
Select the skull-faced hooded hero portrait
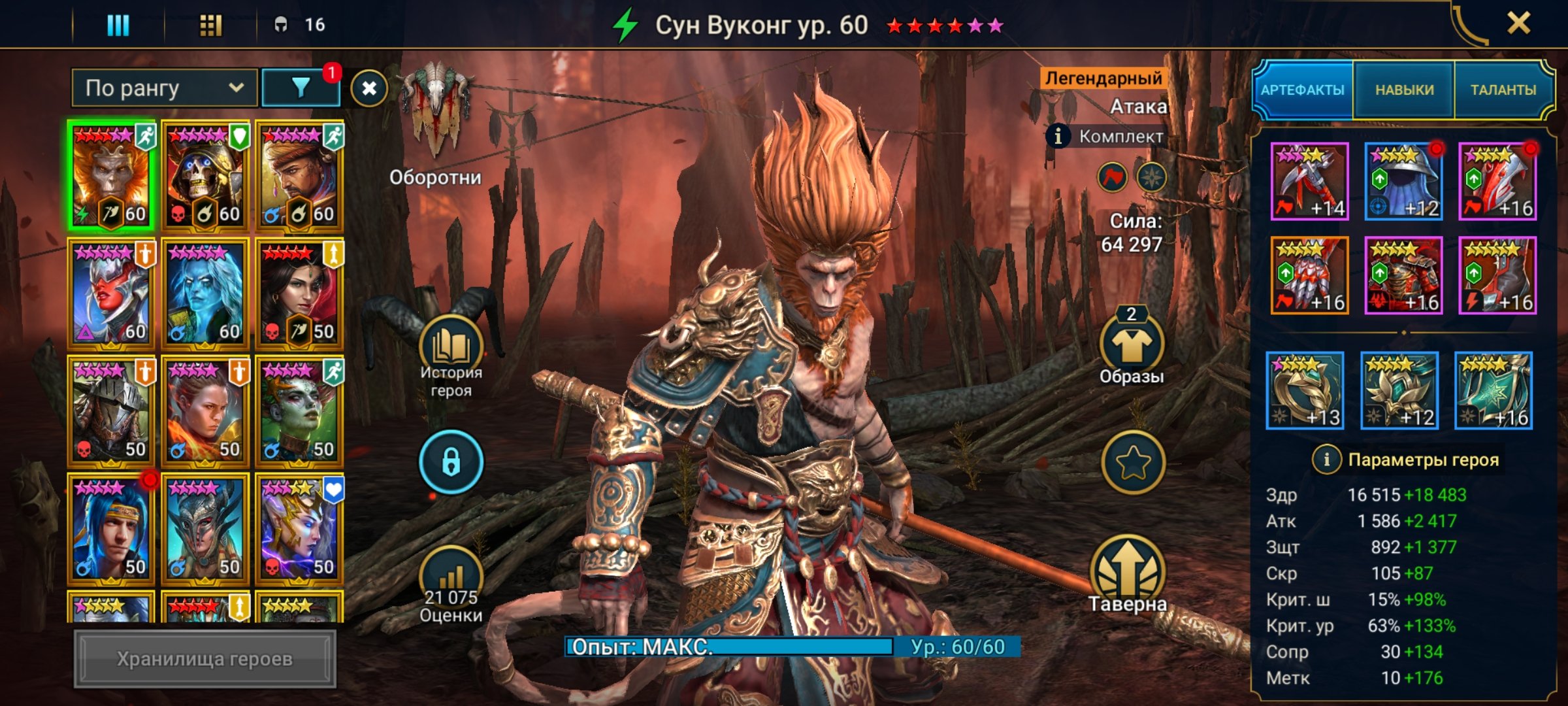pyautogui.click(x=205, y=176)
